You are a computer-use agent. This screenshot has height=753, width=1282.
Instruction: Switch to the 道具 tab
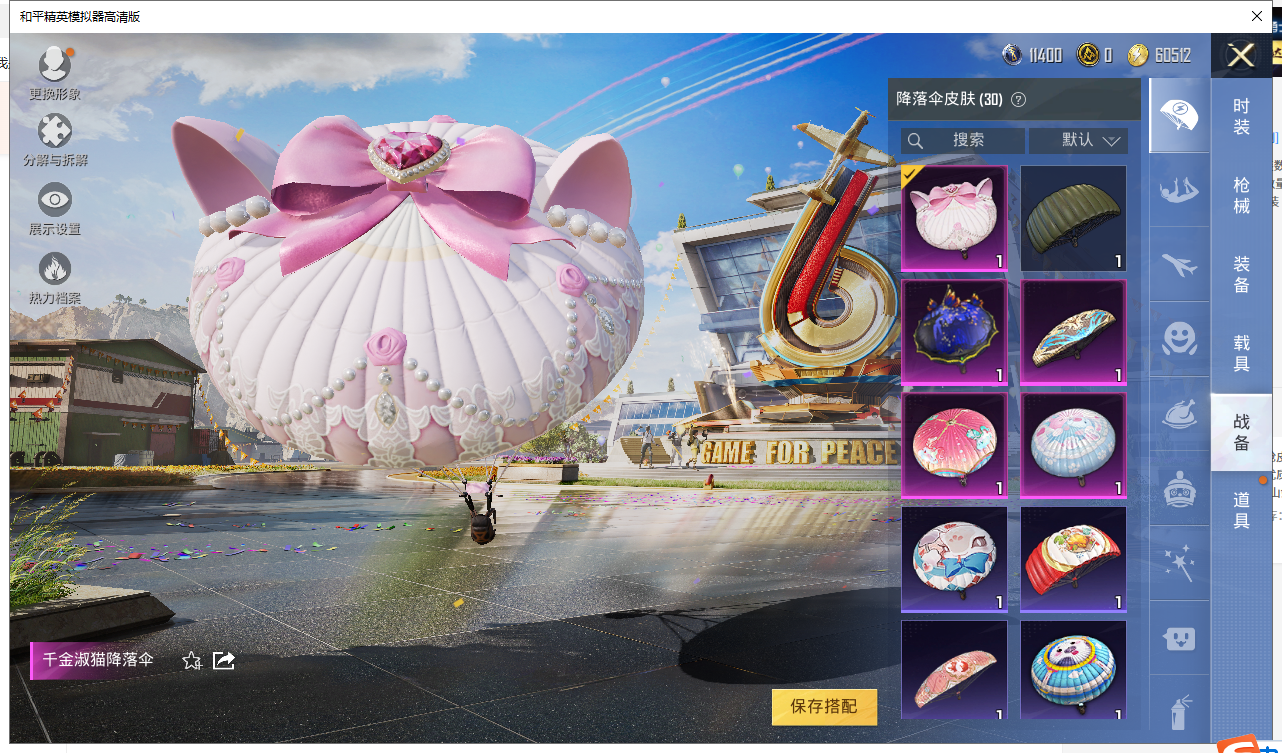coord(1241,509)
